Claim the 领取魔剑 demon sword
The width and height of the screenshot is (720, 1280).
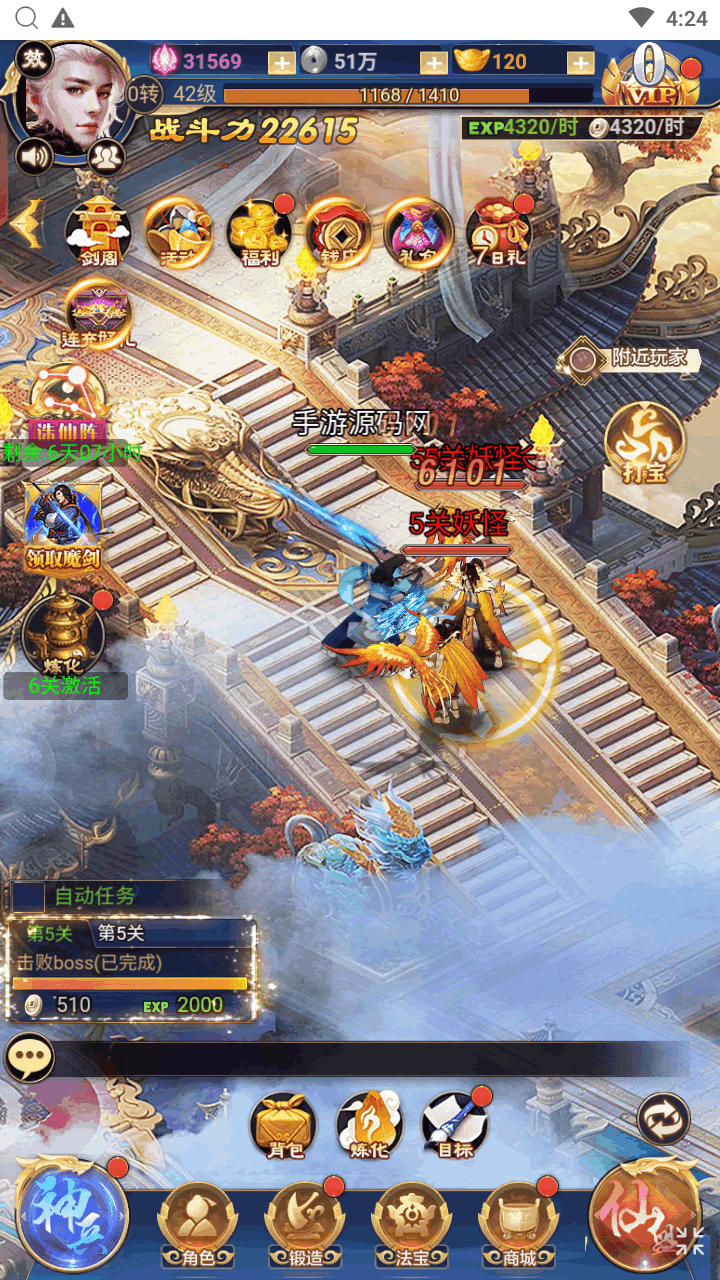click(x=64, y=525)
